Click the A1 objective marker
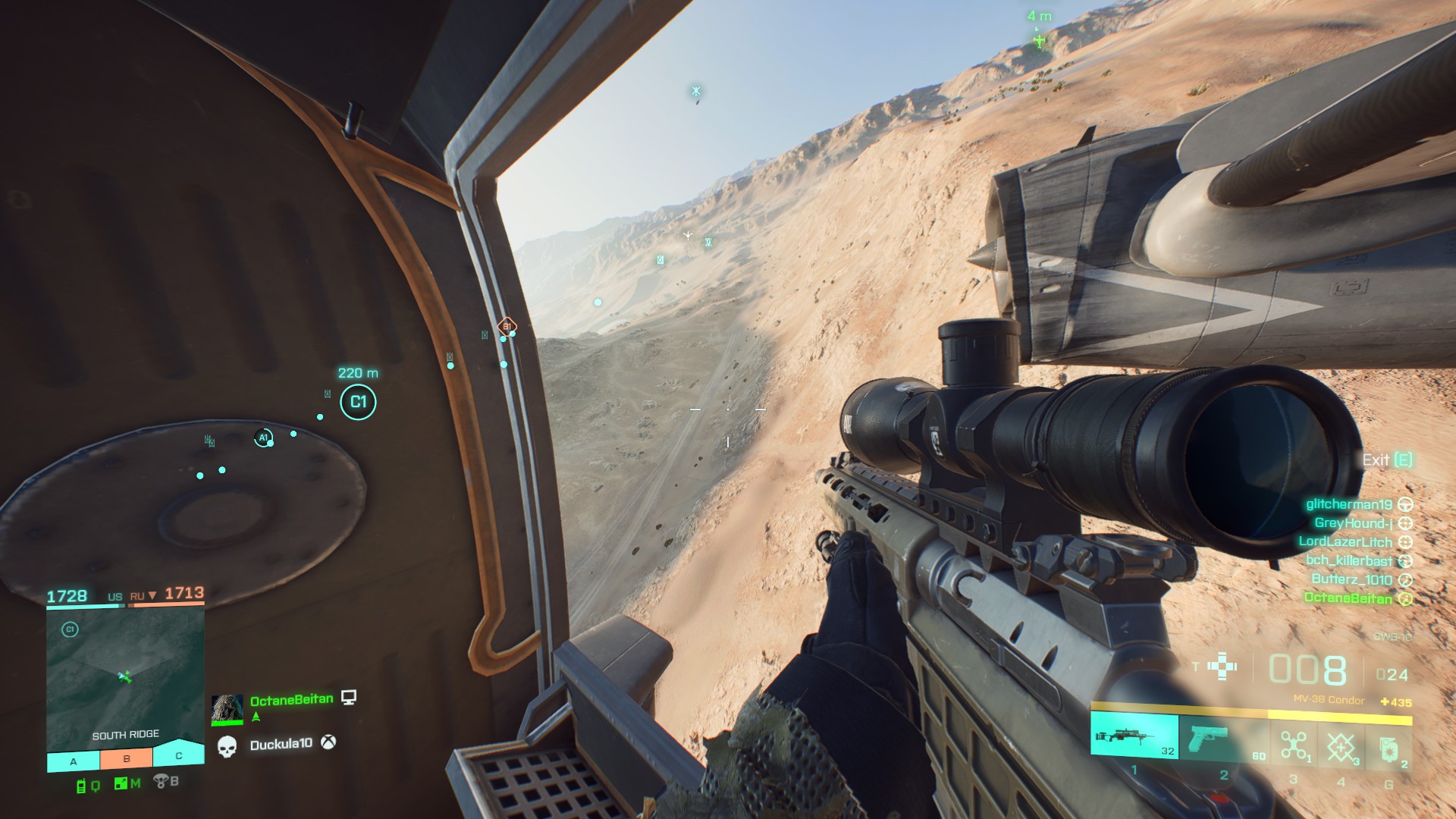Viewport: 1456px width, 819px height. [263, 438]
